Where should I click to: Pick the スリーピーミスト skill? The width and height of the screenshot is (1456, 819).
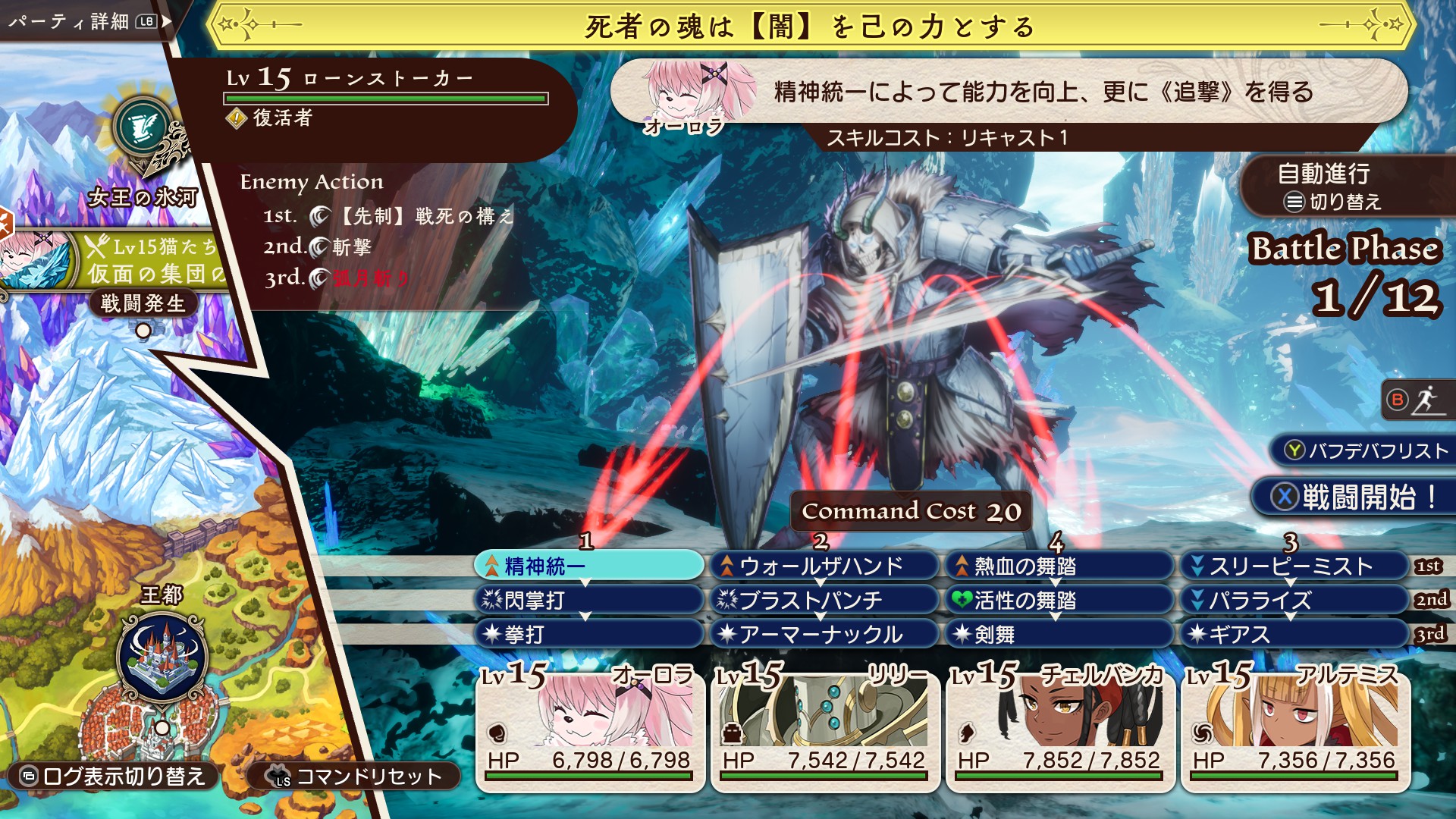pyautogui.click(x=1294, y=566)
